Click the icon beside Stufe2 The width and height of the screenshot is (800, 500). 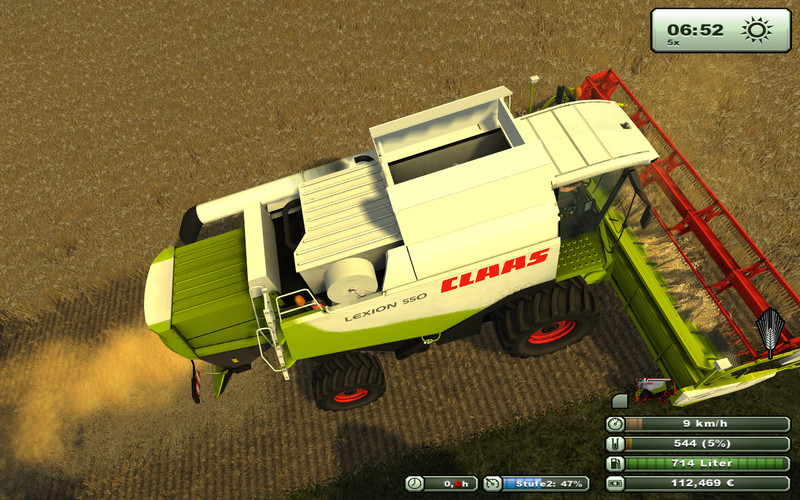[x=492, y=483]
